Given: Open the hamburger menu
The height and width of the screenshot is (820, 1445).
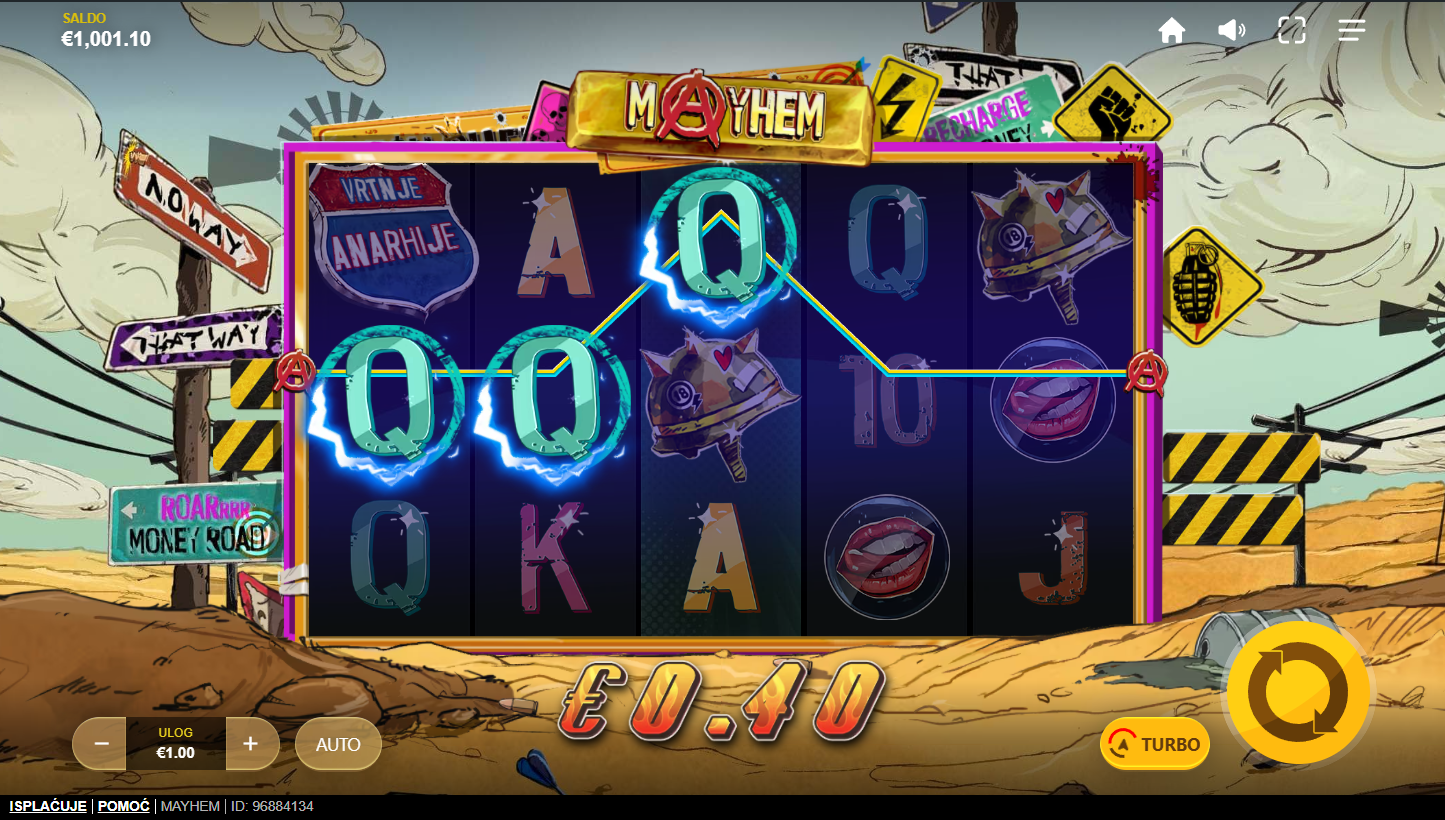Looking at the screenshot, I should point(1352,31).
